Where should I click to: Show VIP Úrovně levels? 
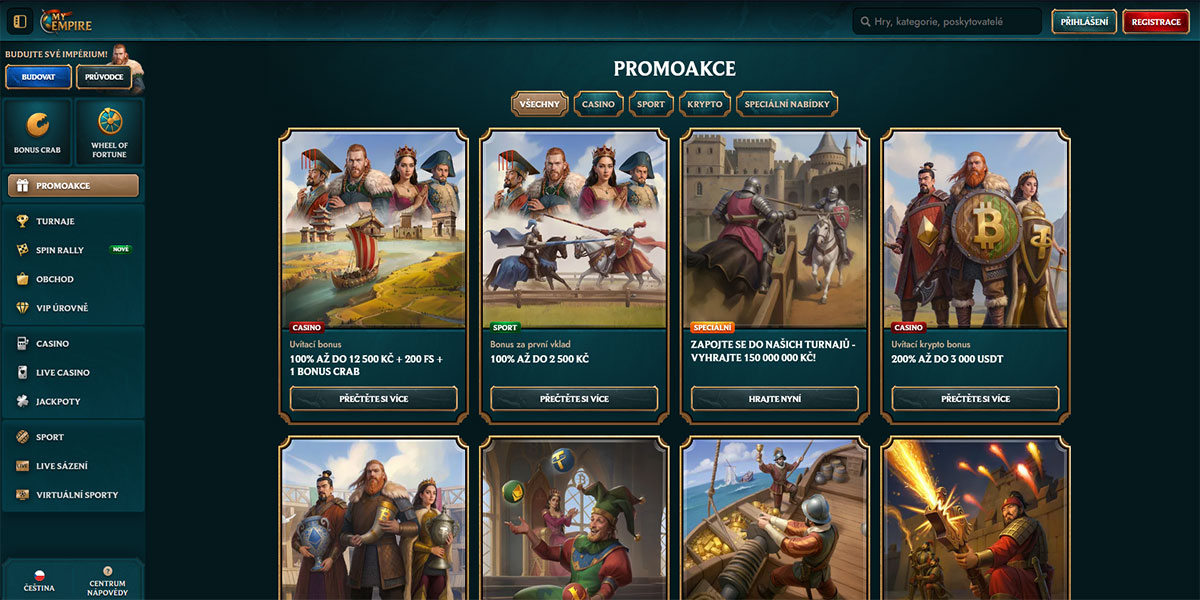click(62, 308)
